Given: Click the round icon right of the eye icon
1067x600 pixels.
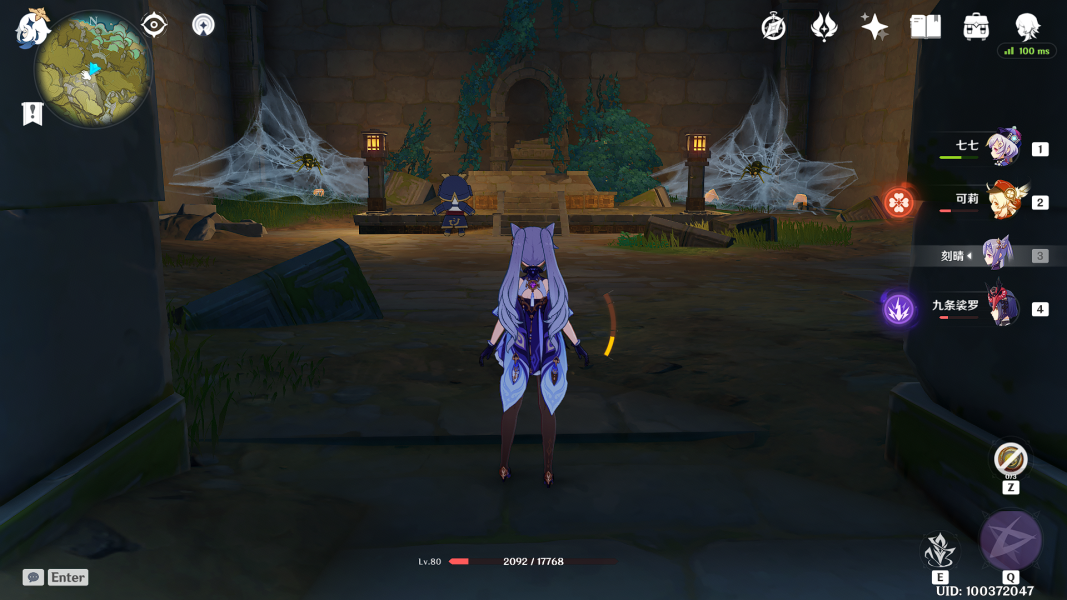Looking at the screenshot, I should point(203,25).
